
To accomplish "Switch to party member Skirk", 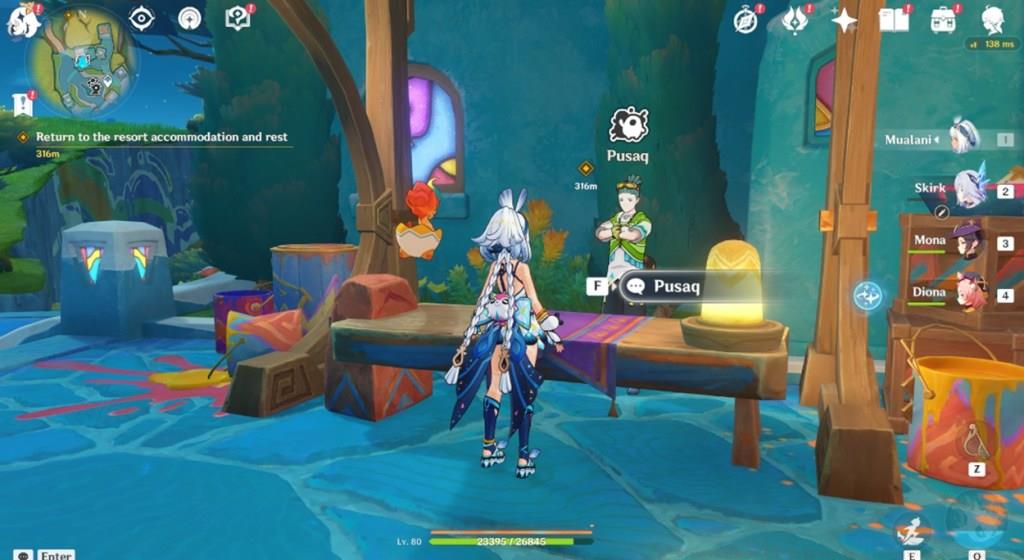I will [x=968, y=189].
